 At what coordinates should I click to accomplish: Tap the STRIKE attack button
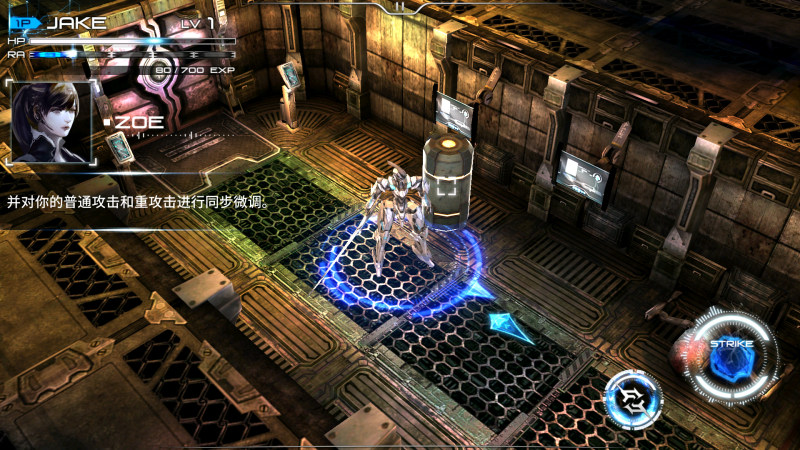pyautogui.click(x=734, y=356)
